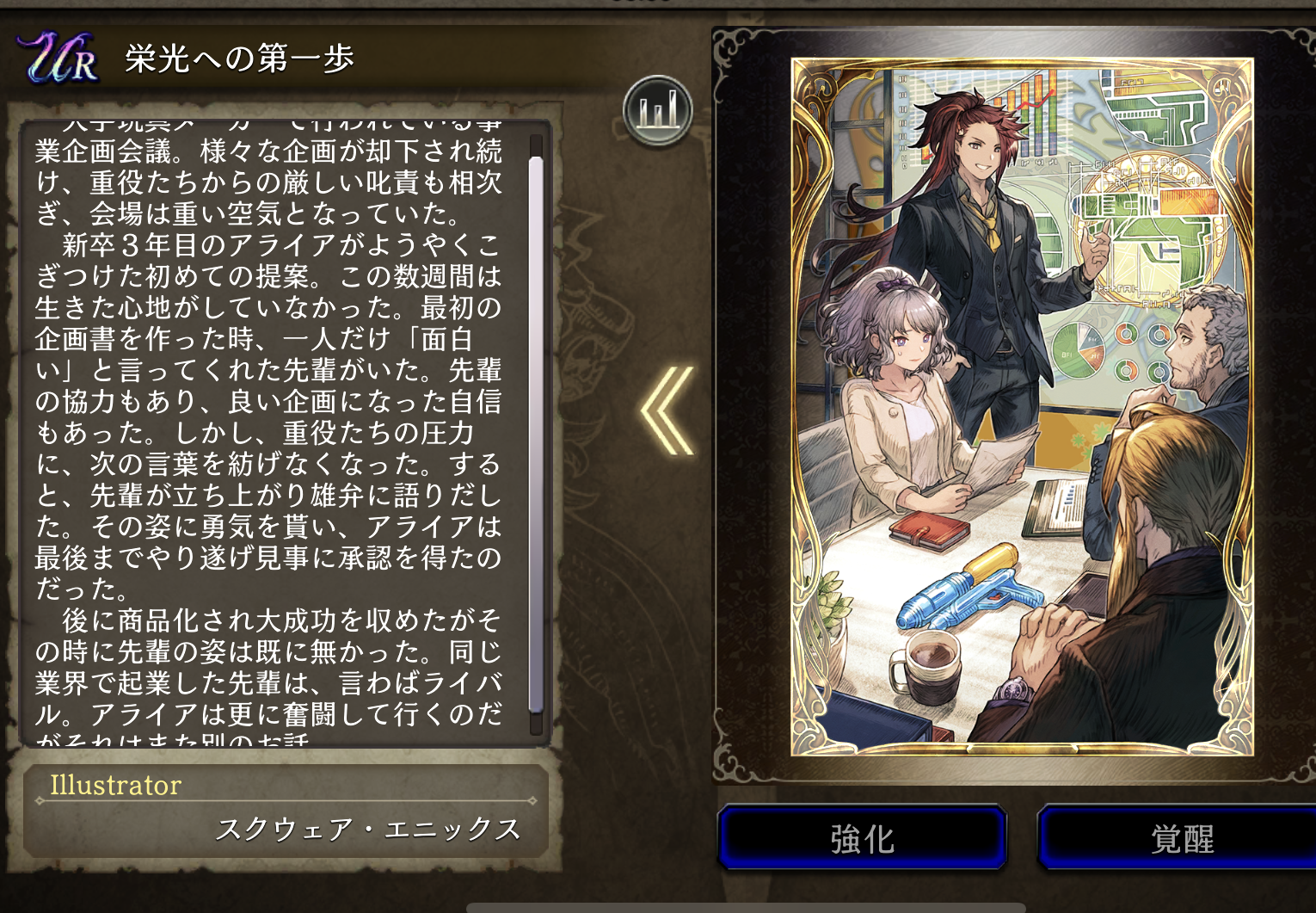Open the 強化 enhancement menu
The height and width of the screenshot is (913, 1316).
pos(862,838)
